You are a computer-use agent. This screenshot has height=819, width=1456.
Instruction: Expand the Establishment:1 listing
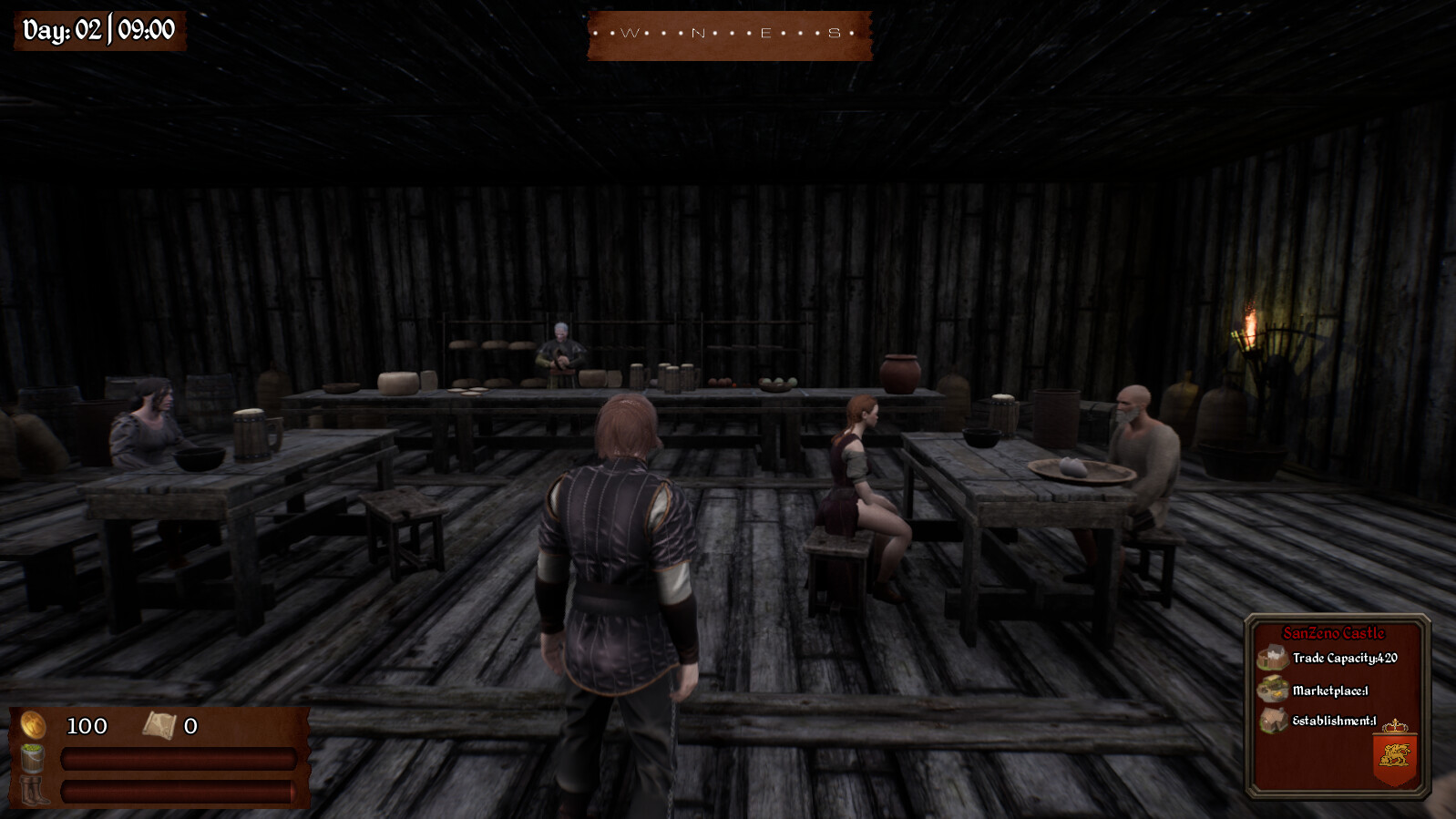tap(1335, 722)
